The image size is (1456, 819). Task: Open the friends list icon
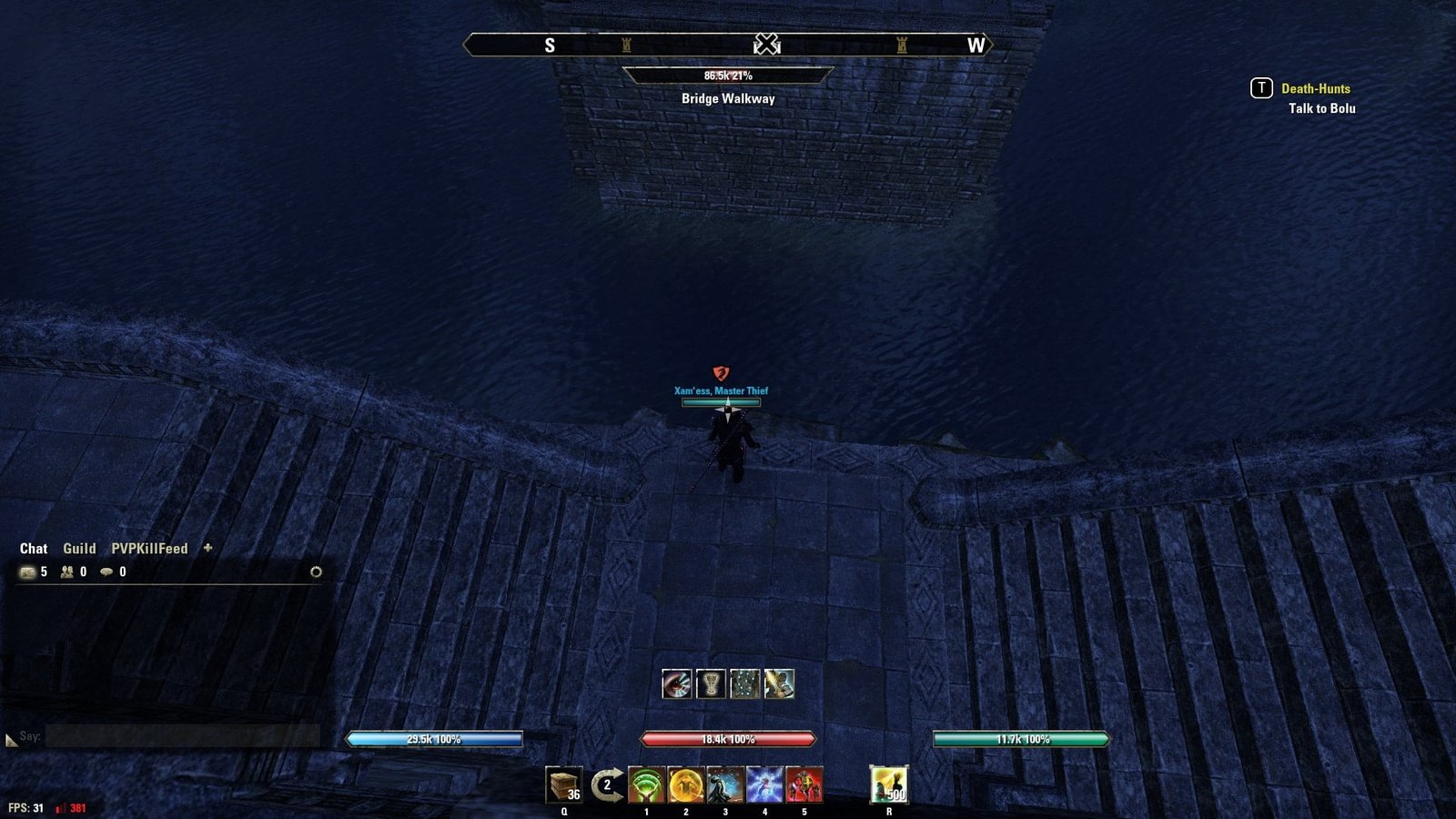pyautogui.click(x=67, y=572)
